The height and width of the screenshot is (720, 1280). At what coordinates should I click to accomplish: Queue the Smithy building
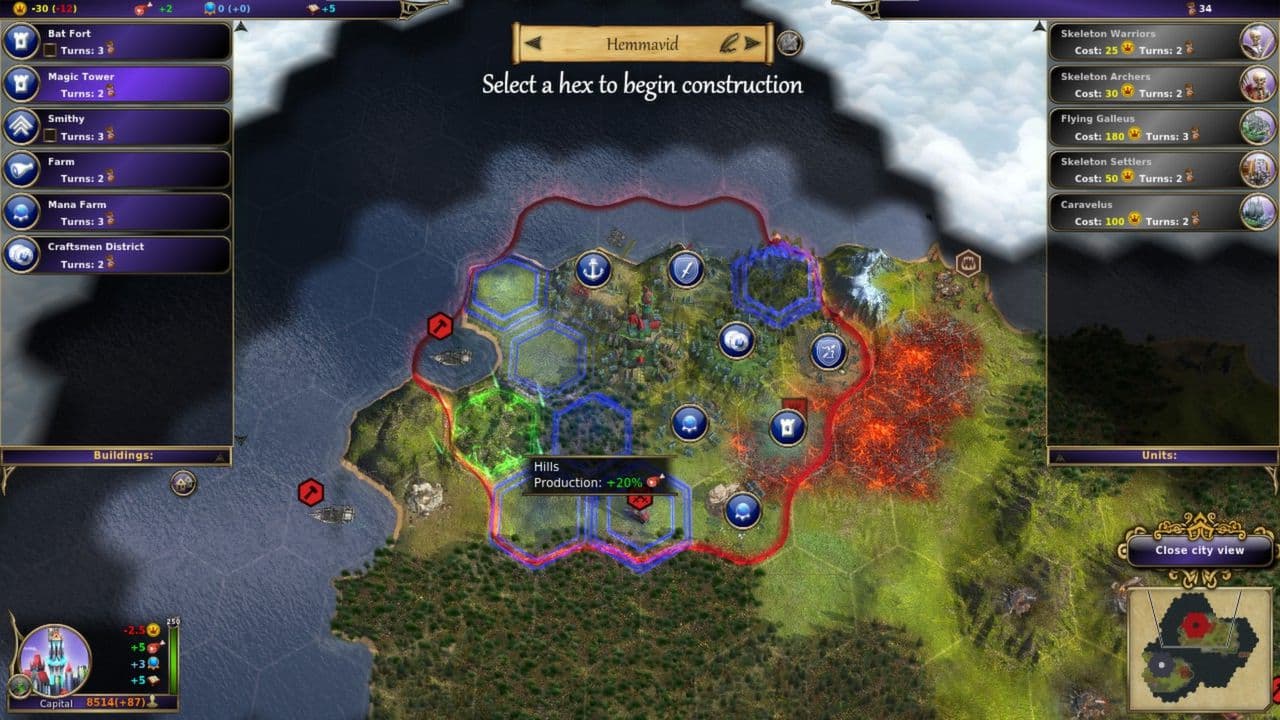(117, 127)
